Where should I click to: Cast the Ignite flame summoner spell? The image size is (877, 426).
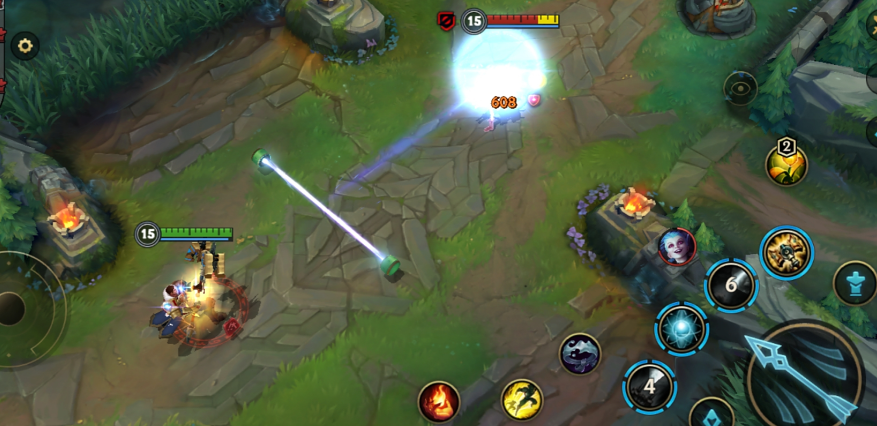click(439, 401)
